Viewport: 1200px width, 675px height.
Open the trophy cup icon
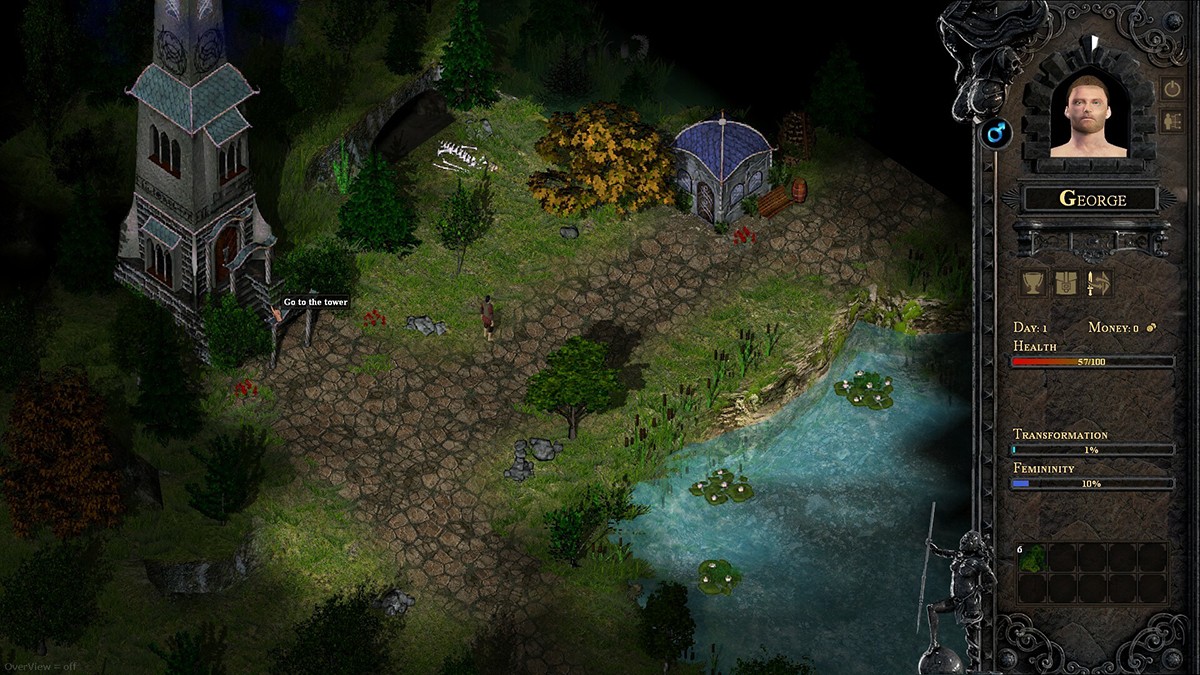point(1033,283)
